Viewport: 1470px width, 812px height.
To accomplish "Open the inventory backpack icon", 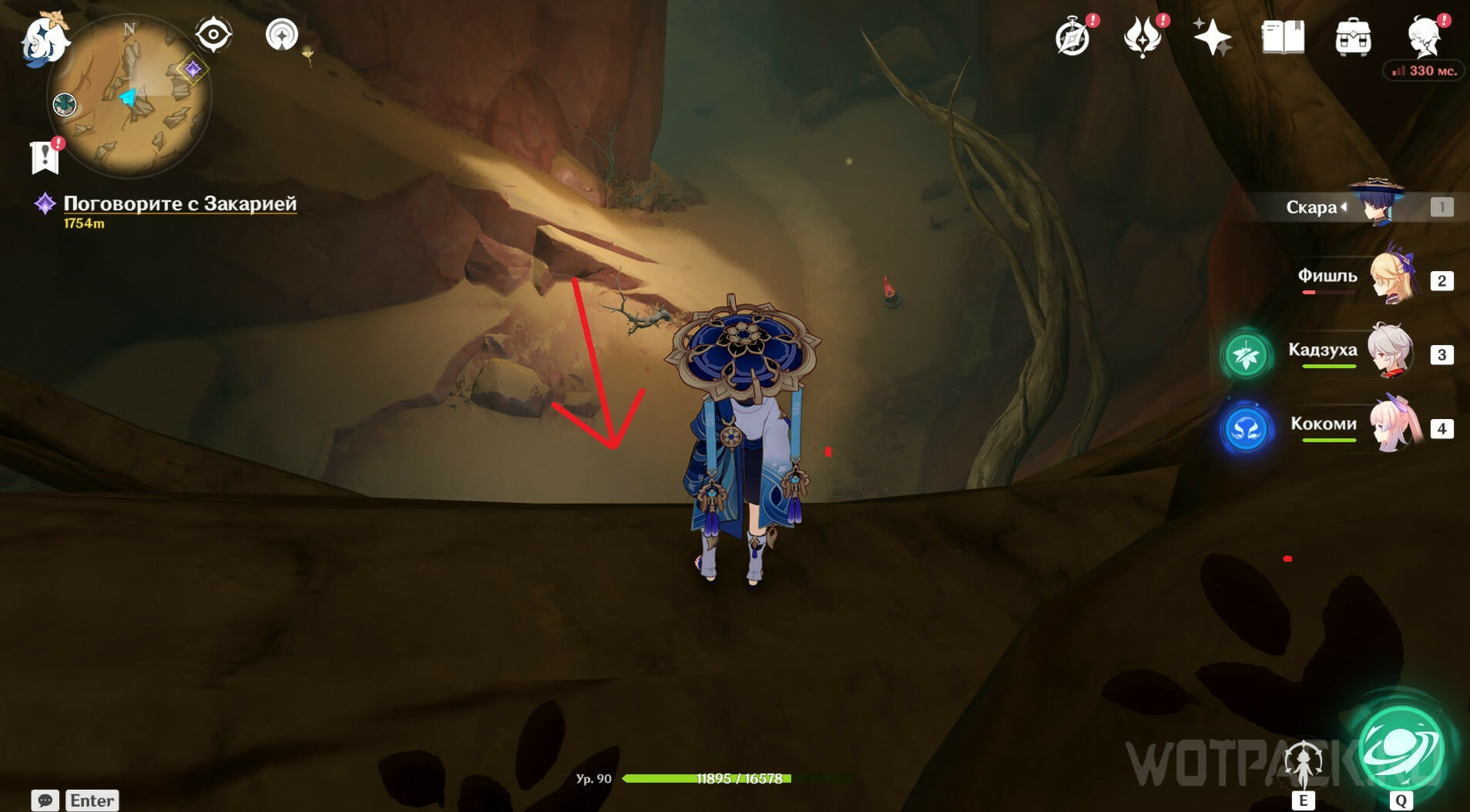I will pyautogui.click(x=1353, y=37).
